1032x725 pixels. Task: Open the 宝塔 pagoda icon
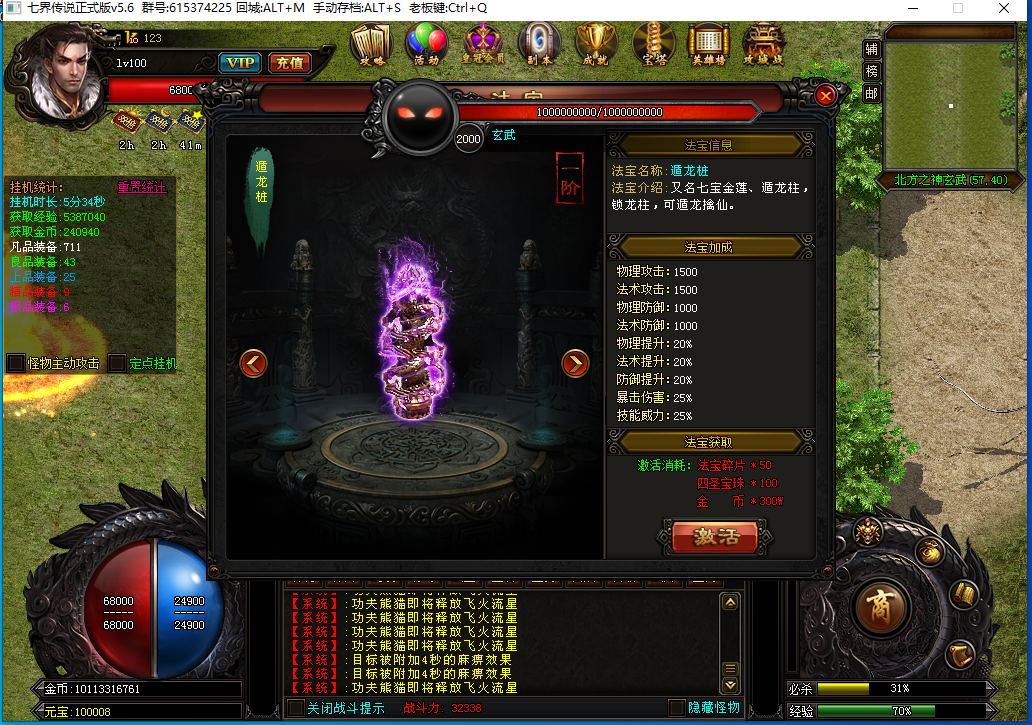(x=654, y=43)
